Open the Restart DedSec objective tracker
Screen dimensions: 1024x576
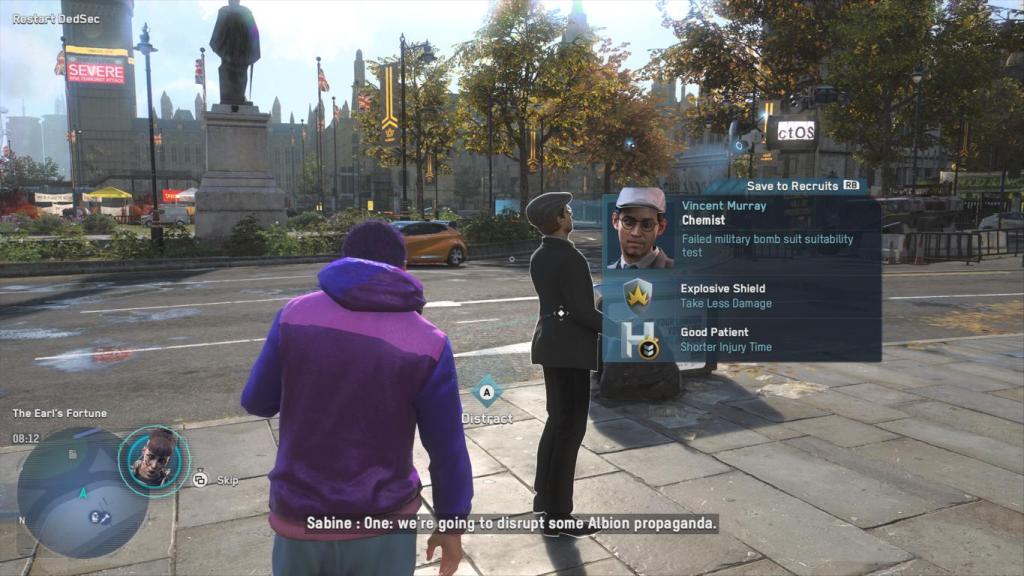click(x=44, y=19)
